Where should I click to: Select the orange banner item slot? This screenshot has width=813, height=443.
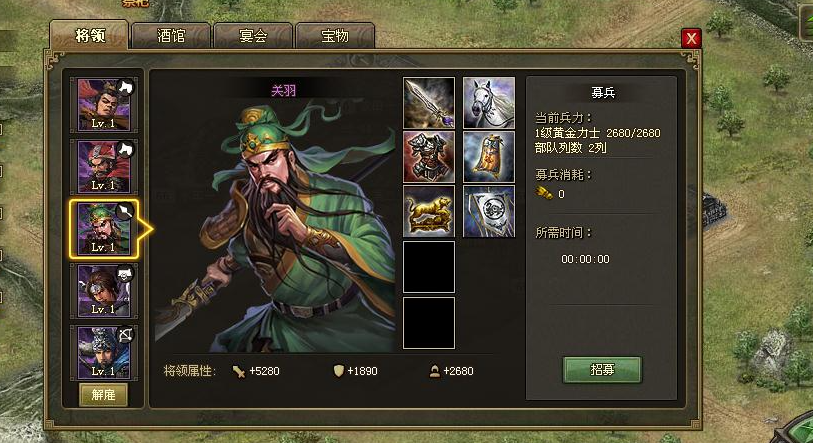point(489,157)
